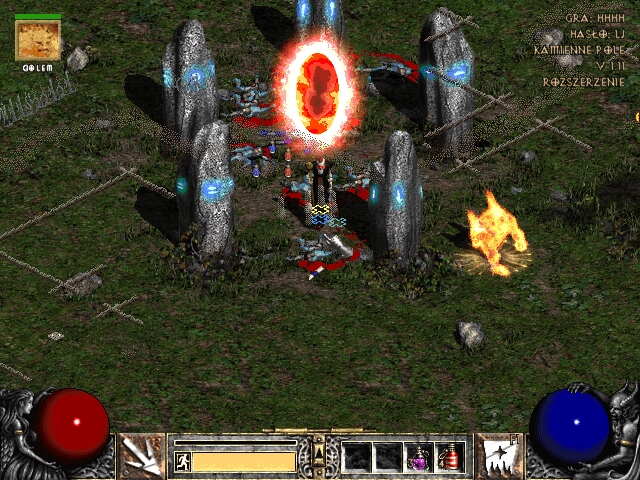
Task: Open the left-hand attack skill selector
Action: [x=141, y=456]
